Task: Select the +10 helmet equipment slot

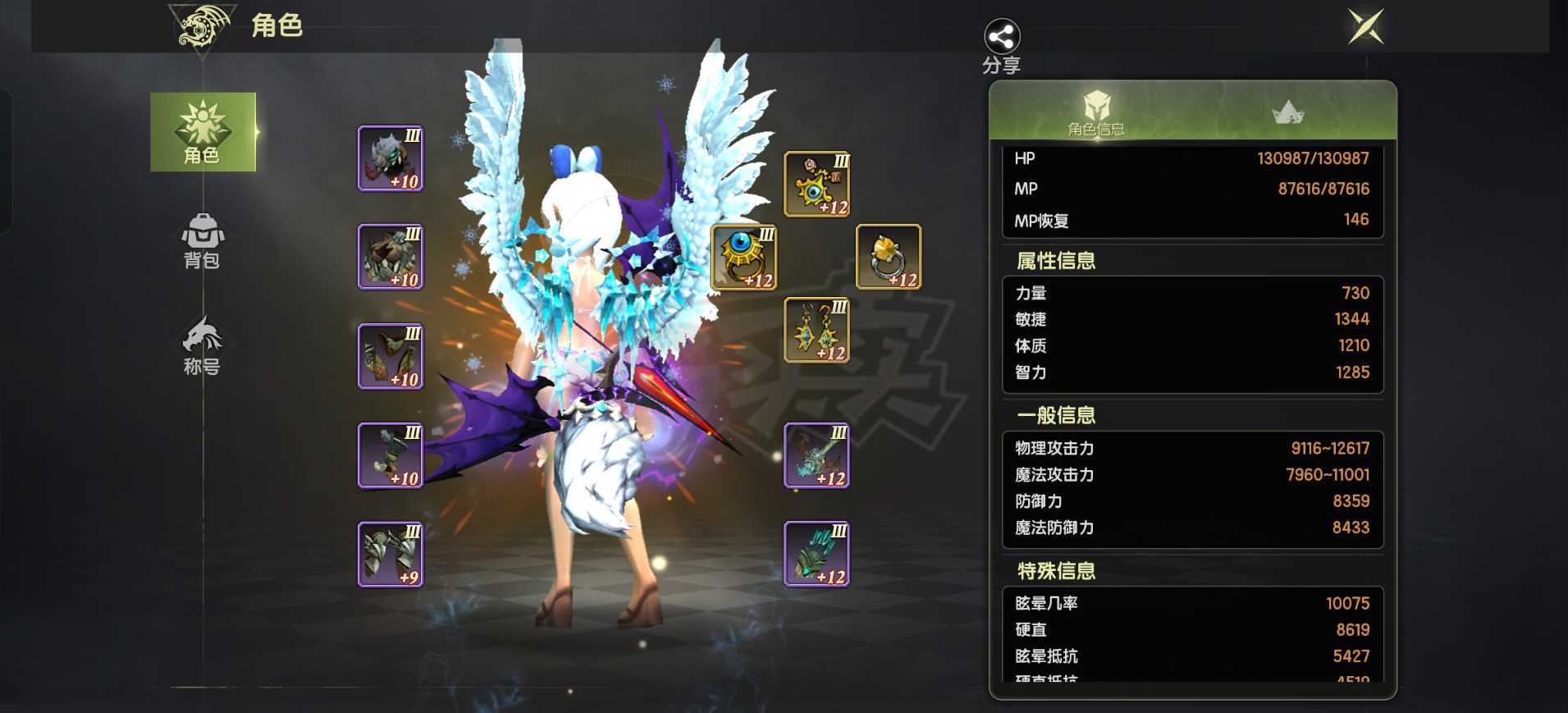Action: 390,158
